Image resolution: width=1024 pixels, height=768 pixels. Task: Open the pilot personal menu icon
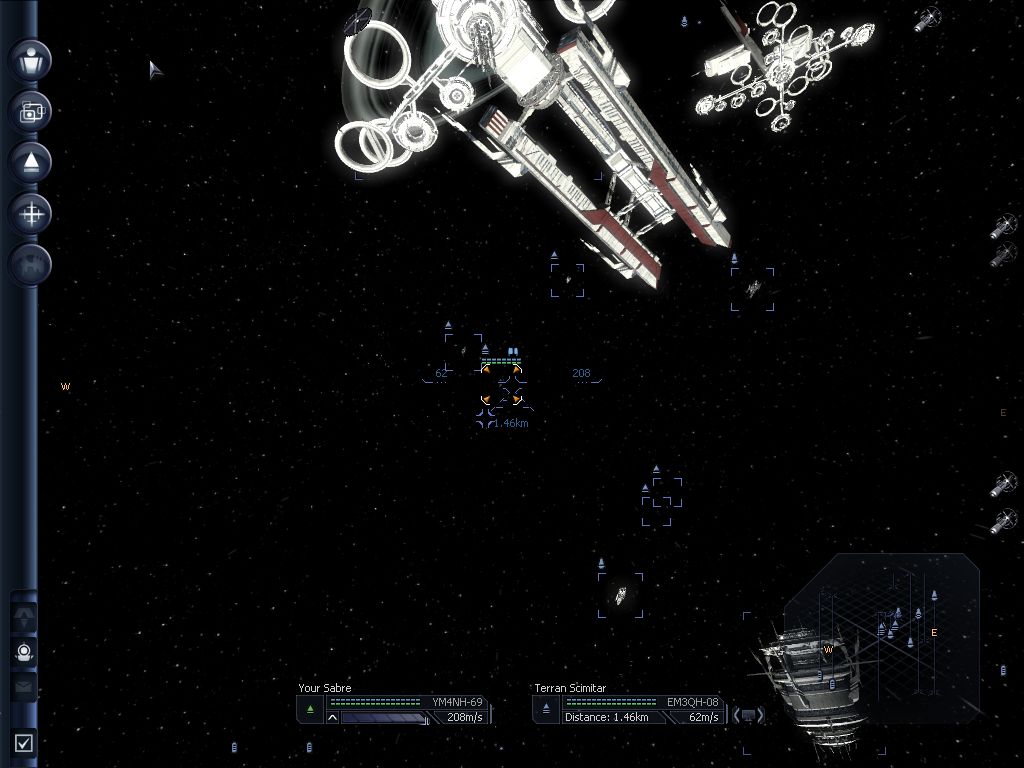pyautogui.click(x=30, y=60)
